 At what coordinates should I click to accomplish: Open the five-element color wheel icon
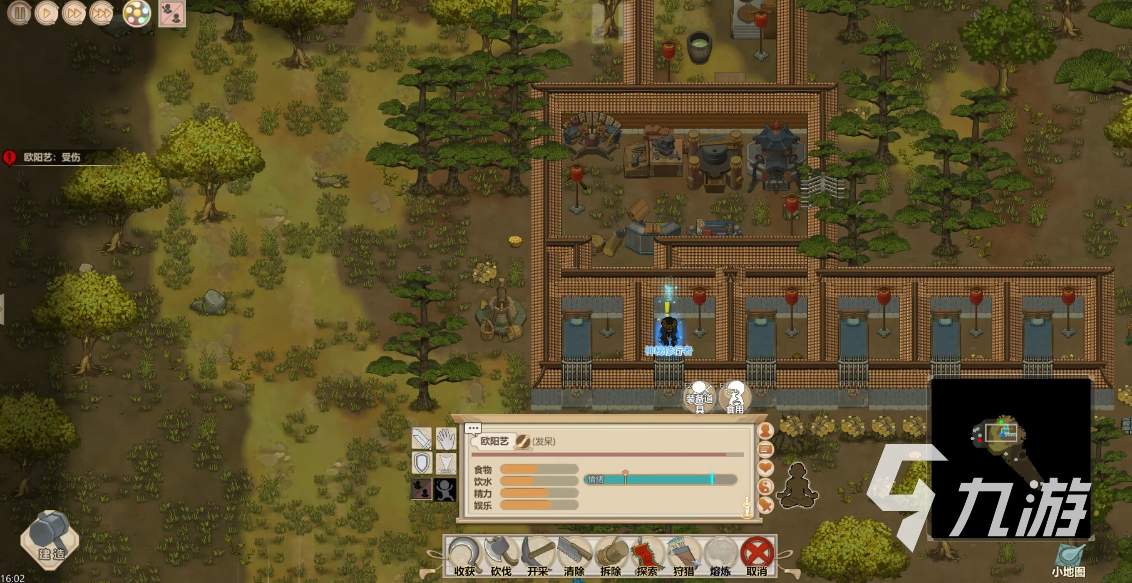click(137, 13)
